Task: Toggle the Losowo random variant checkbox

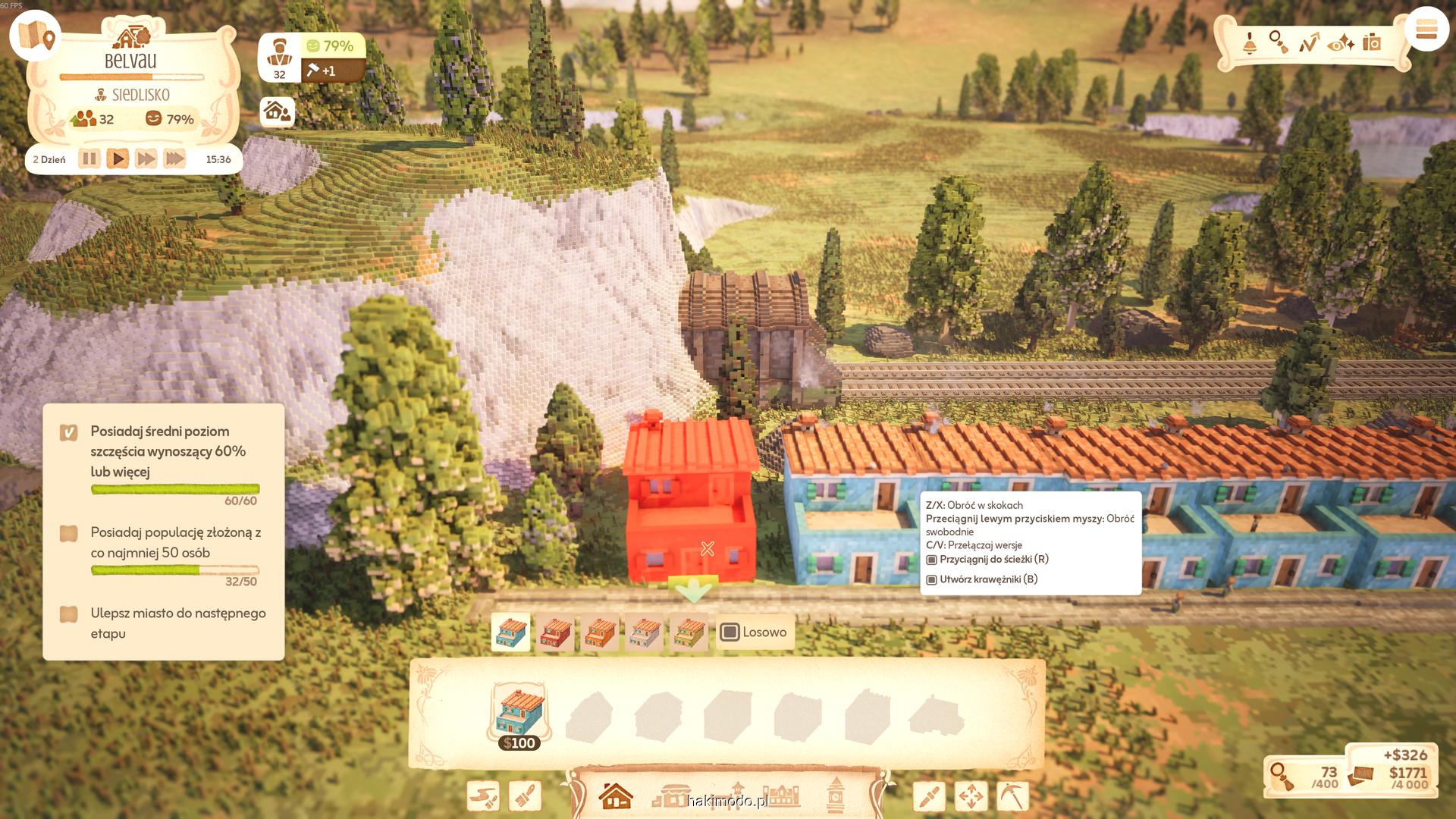Action: click(730, 632)
